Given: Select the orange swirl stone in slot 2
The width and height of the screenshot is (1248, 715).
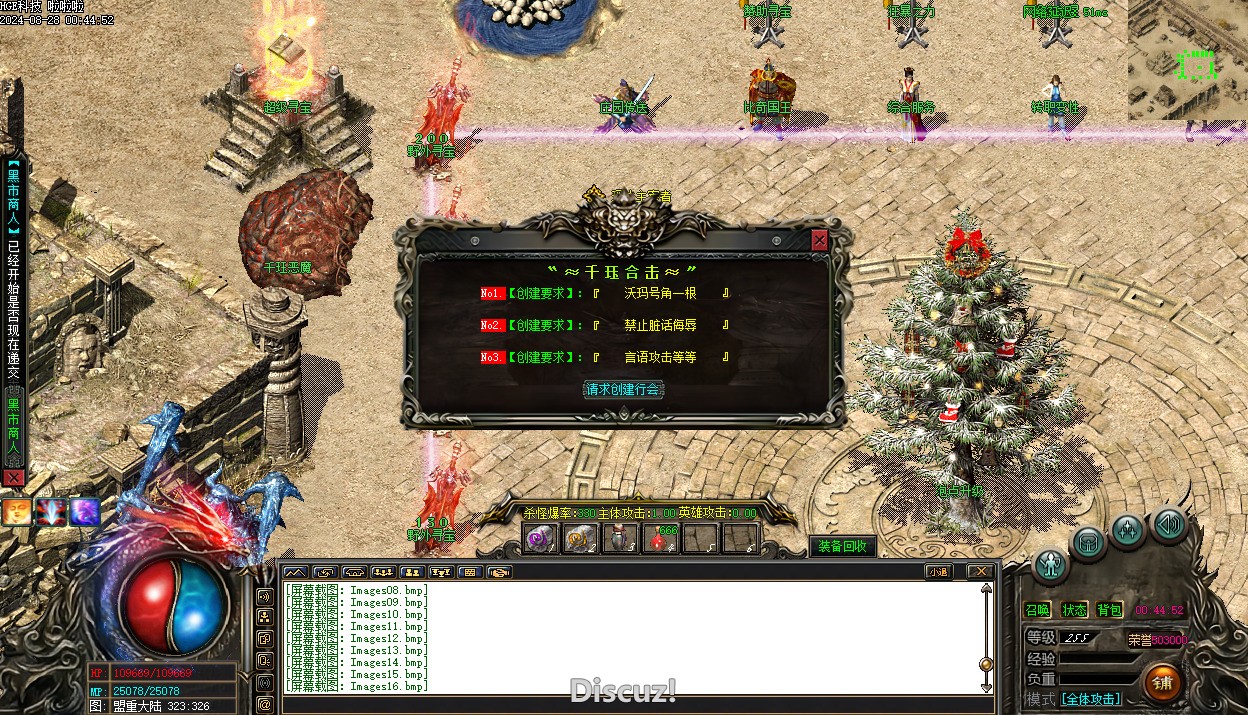Looking at the screenshot, I should (x=581, y=539).
